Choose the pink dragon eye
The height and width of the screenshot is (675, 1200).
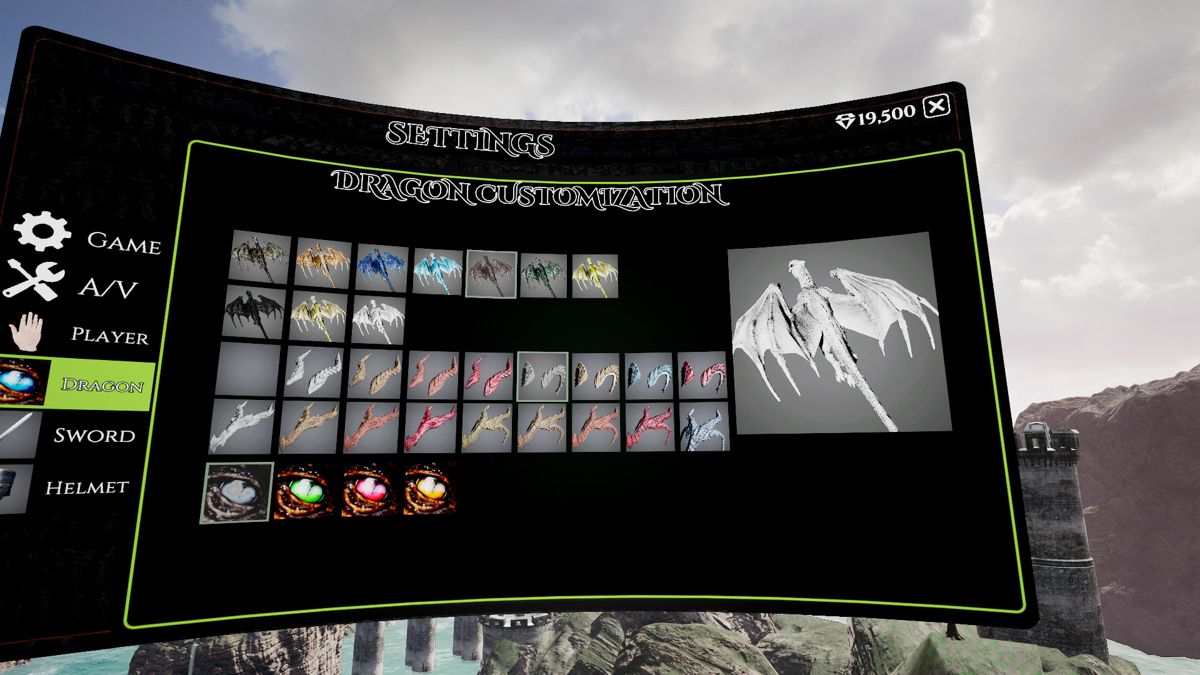pyautogui.click(x=368, y=491)
